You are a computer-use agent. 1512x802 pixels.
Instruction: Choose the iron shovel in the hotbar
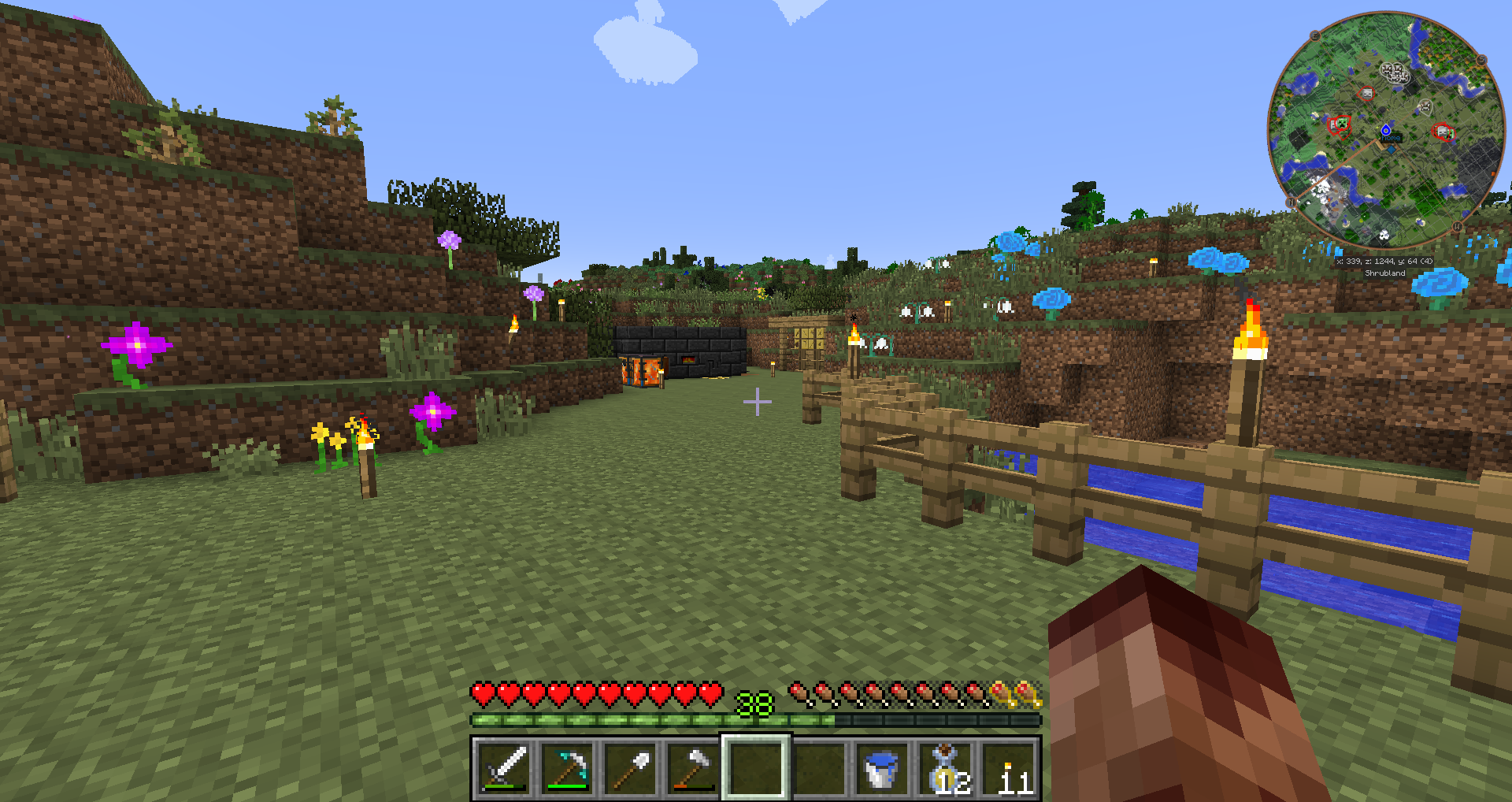630,768
